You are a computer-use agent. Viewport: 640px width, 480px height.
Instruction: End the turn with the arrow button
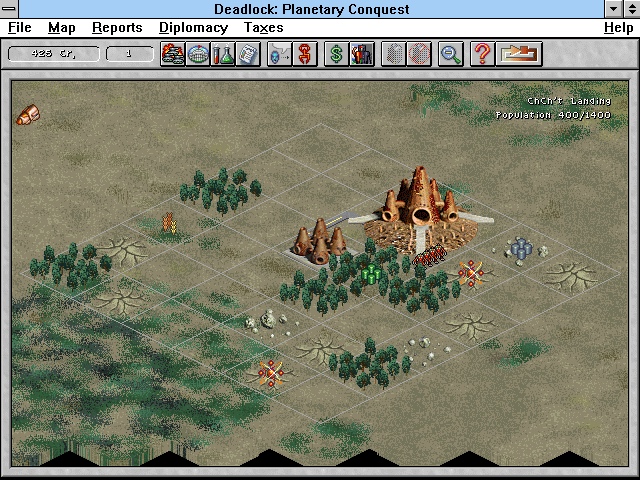pyautogui.click(x=519, y=53)
